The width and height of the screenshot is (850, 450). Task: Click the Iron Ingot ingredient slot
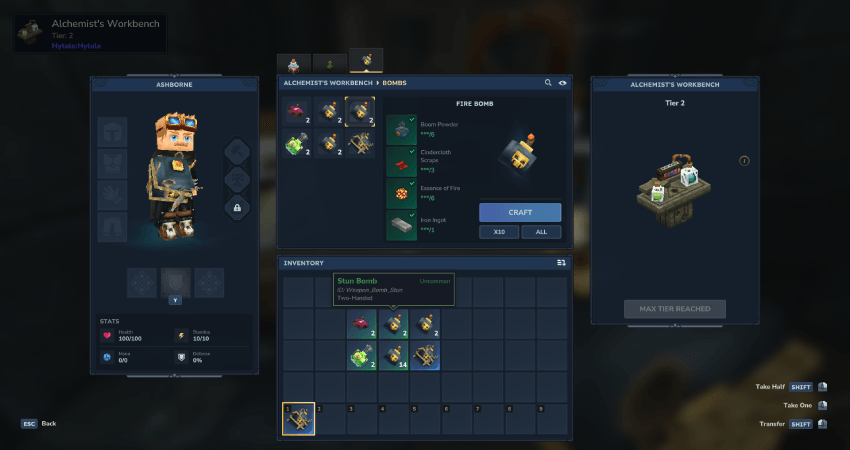tap(400, 225)
